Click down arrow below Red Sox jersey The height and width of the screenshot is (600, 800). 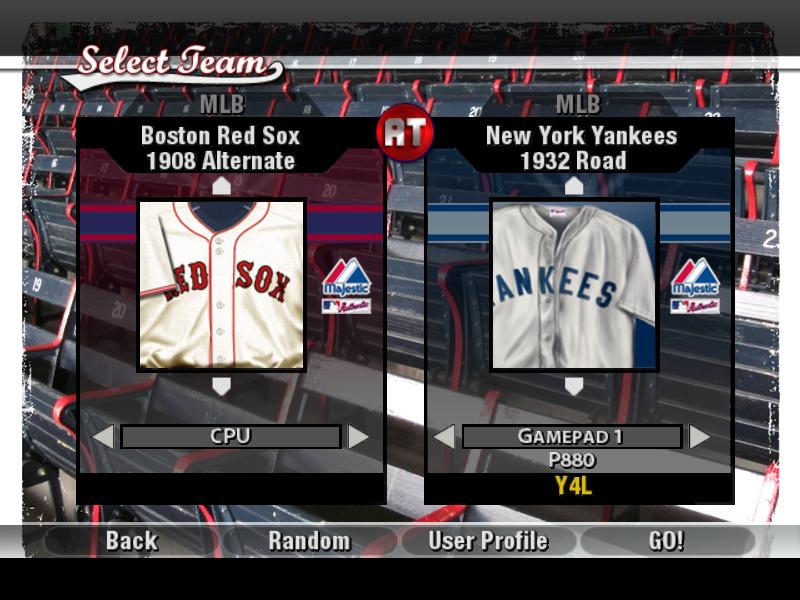222,386
